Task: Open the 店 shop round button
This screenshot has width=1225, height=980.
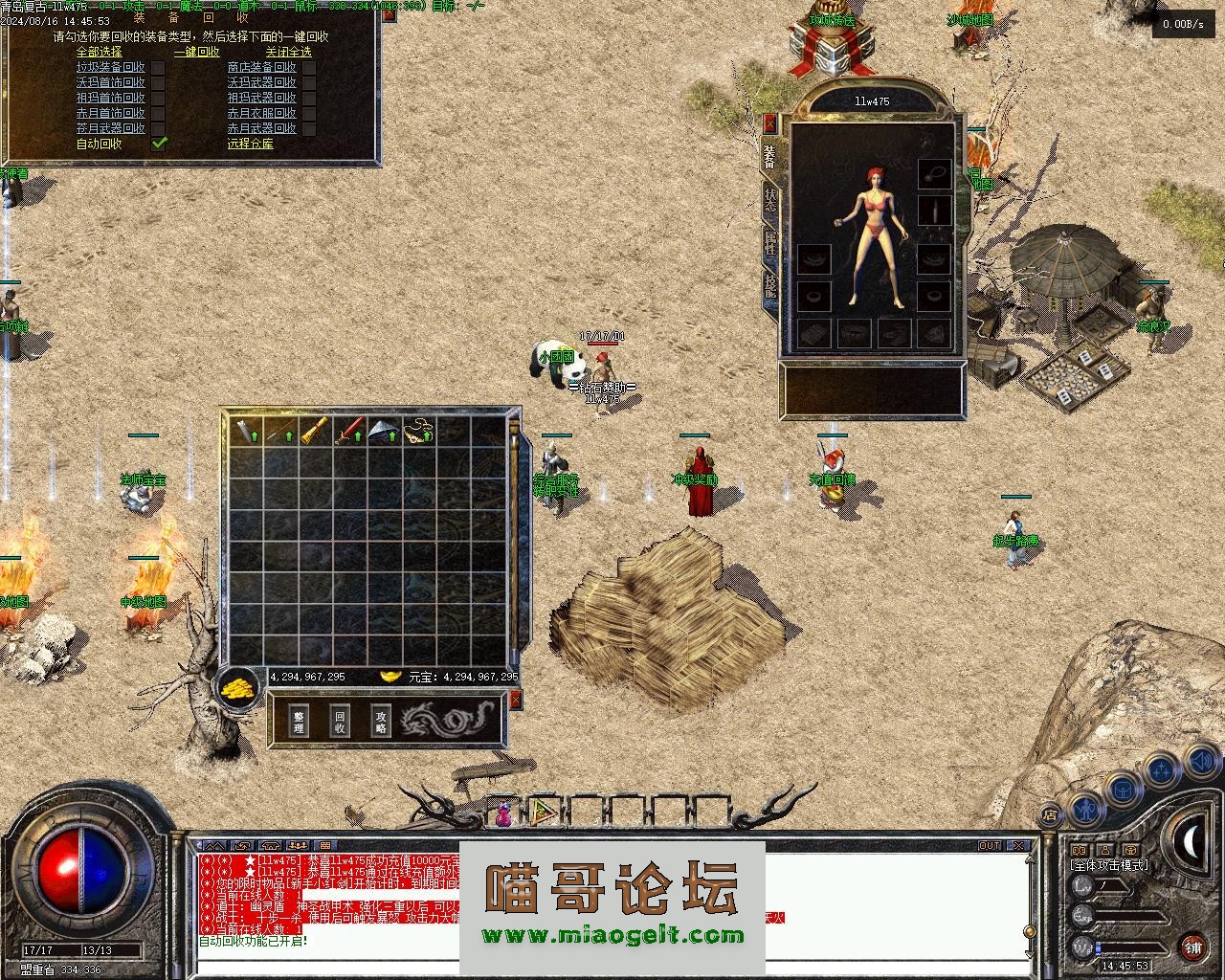Action: [x=1050, y=815]
